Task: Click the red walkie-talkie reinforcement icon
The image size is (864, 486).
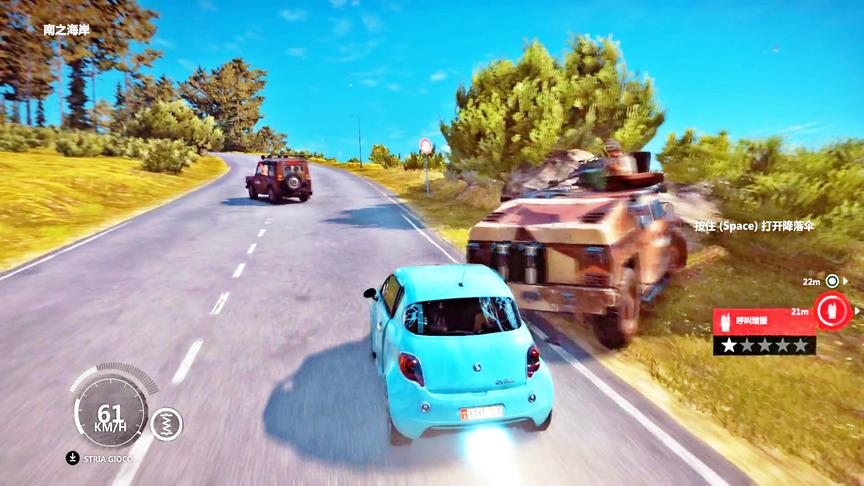Action: coord(829,310)
